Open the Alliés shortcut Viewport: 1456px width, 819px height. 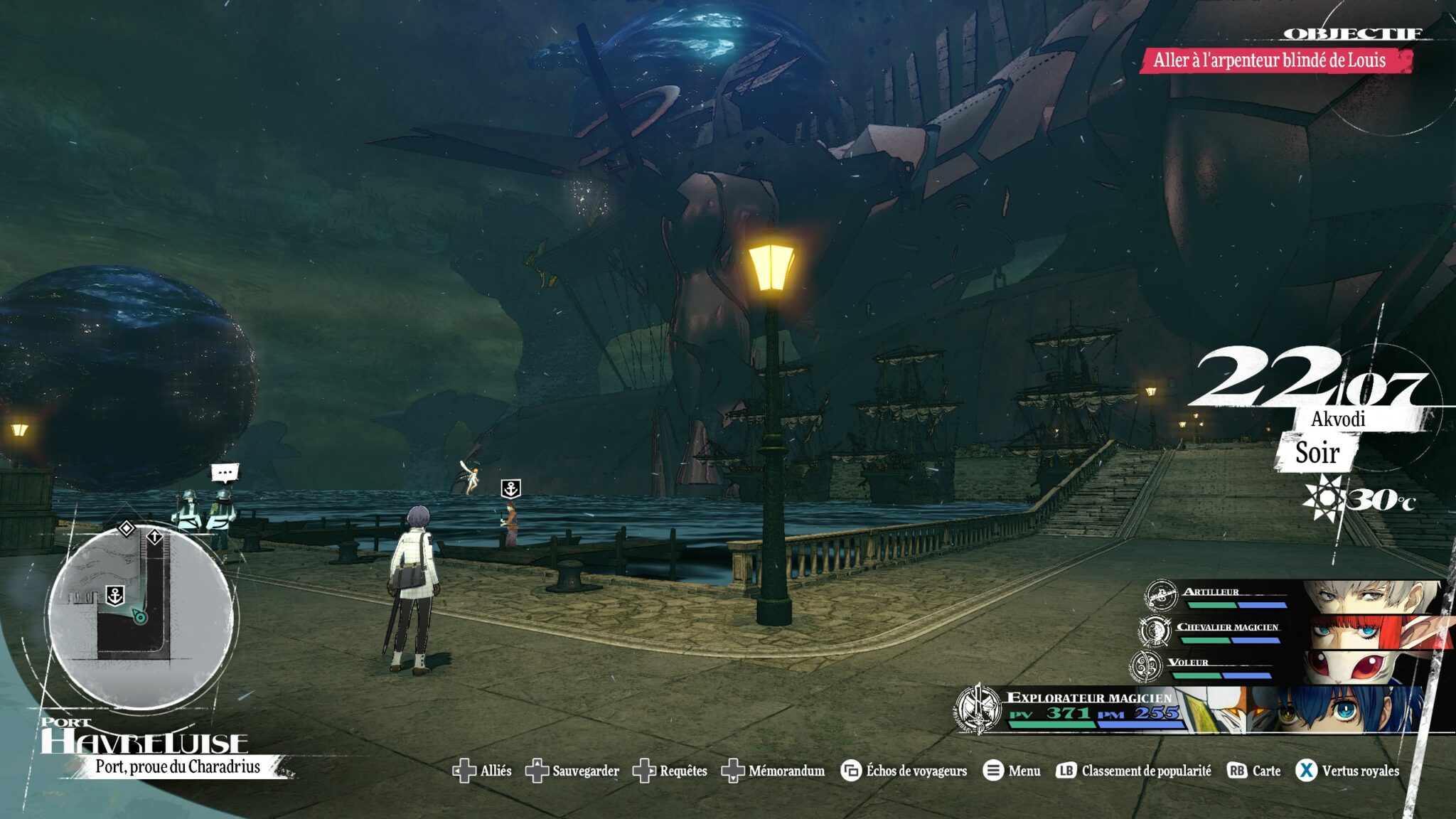pyautogui.click(x=483, y=771)
